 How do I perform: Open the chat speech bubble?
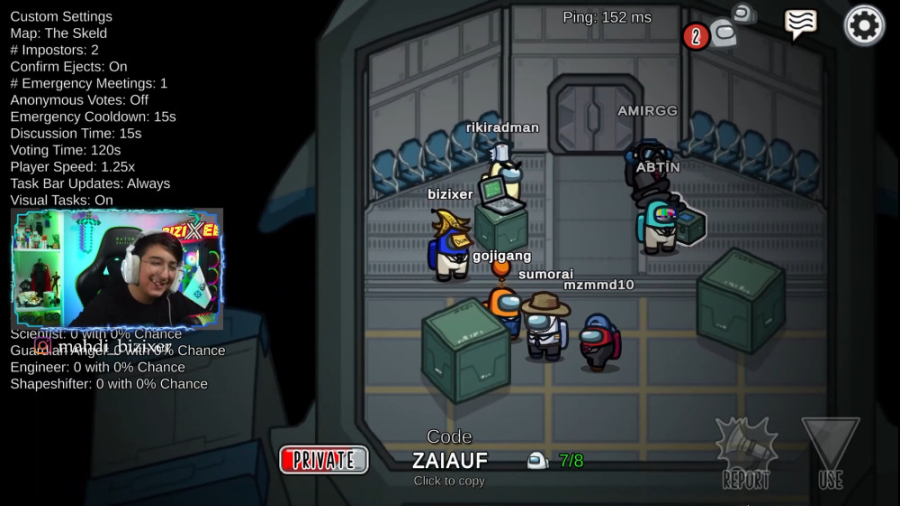[801, 24]
